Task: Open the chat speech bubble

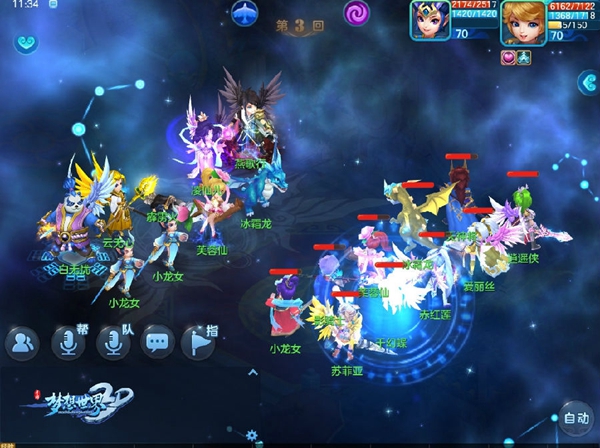Action: tap(158, 343)
